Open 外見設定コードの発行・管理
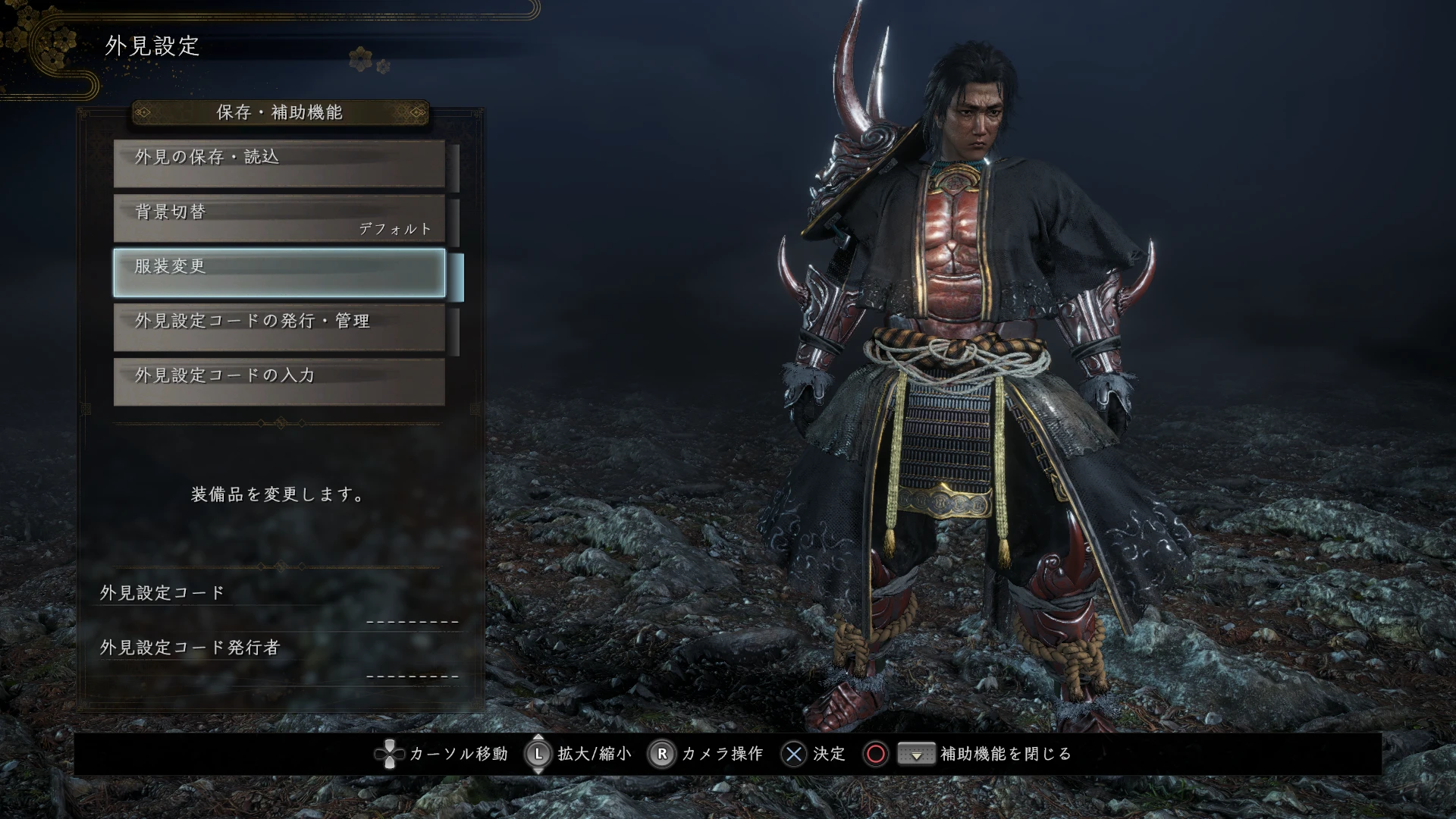The image size is (1456, 819). [x=279, y=328]
